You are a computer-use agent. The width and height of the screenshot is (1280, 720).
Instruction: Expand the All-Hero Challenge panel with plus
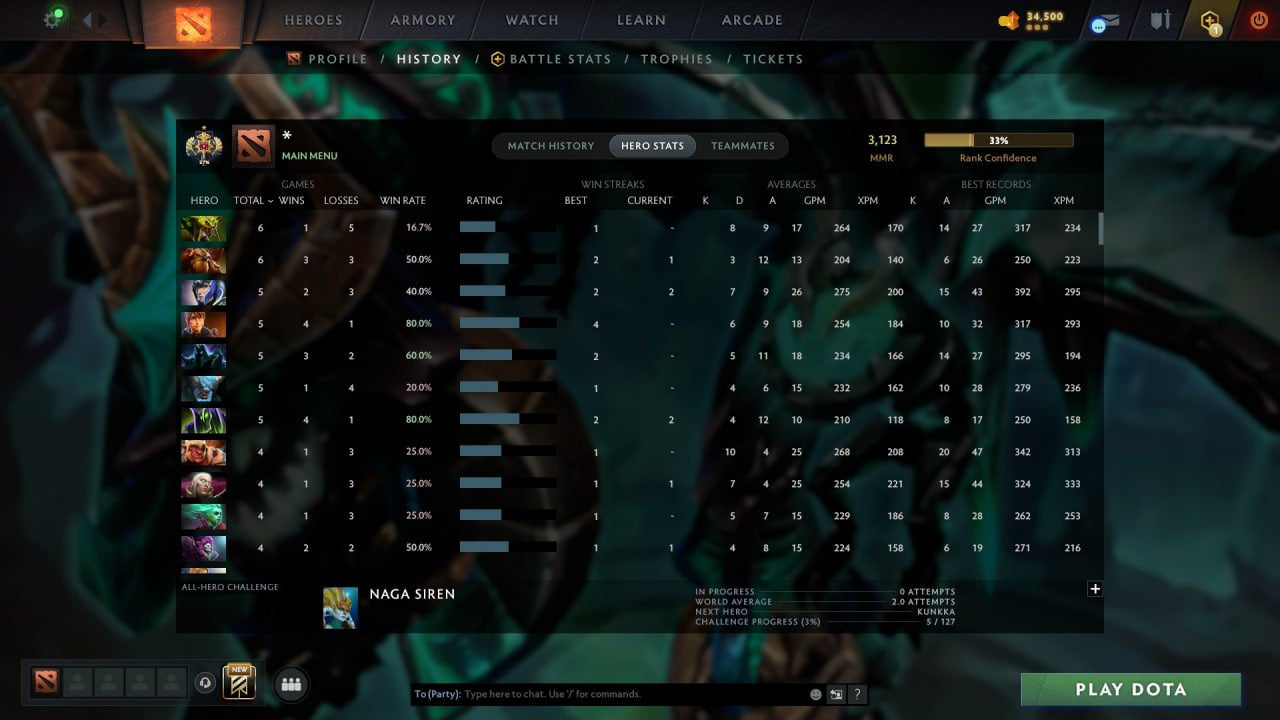[1095, 589]
